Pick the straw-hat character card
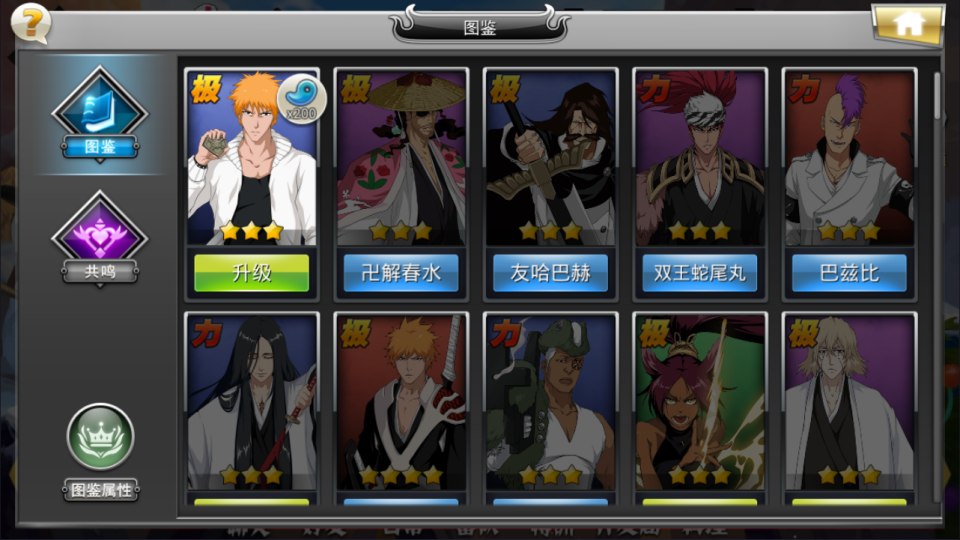This screenshot has width=960, height=540. [x=401, y=158]
